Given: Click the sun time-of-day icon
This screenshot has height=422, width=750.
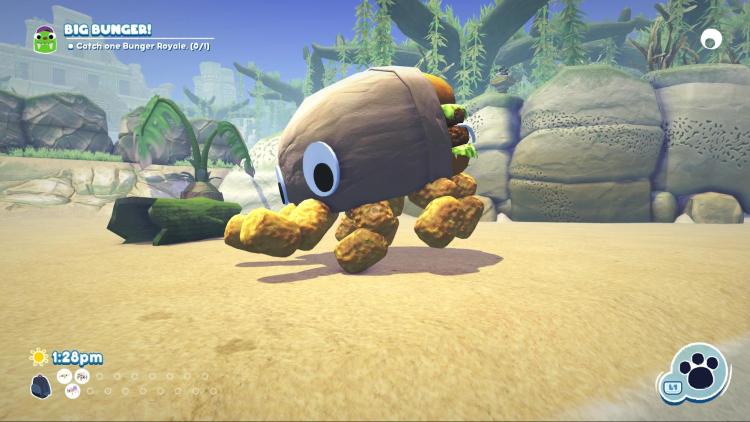Looking at the screenshot, I should (x=39, y=357).
